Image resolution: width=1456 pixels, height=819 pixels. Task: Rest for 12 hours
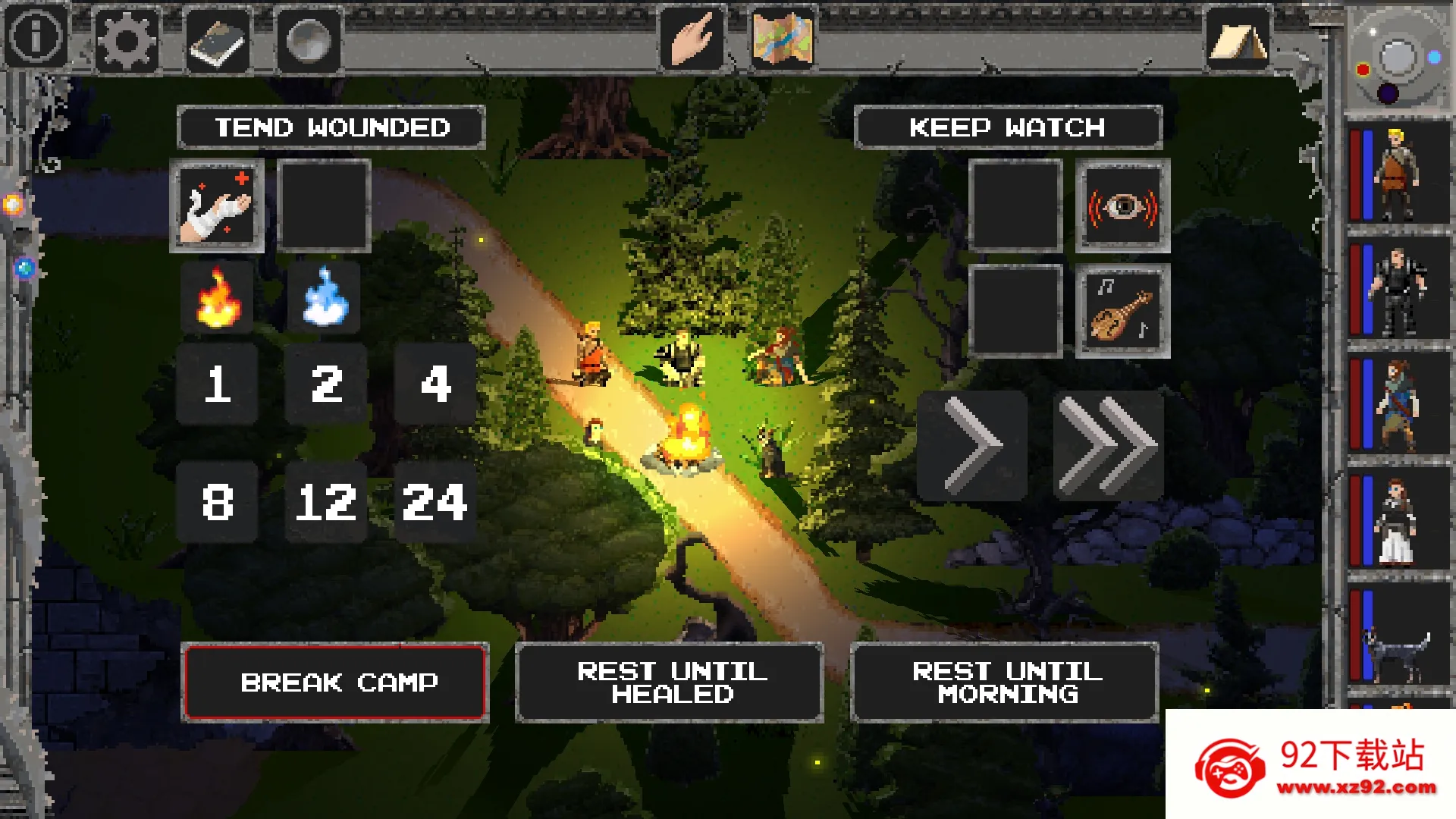326,502
